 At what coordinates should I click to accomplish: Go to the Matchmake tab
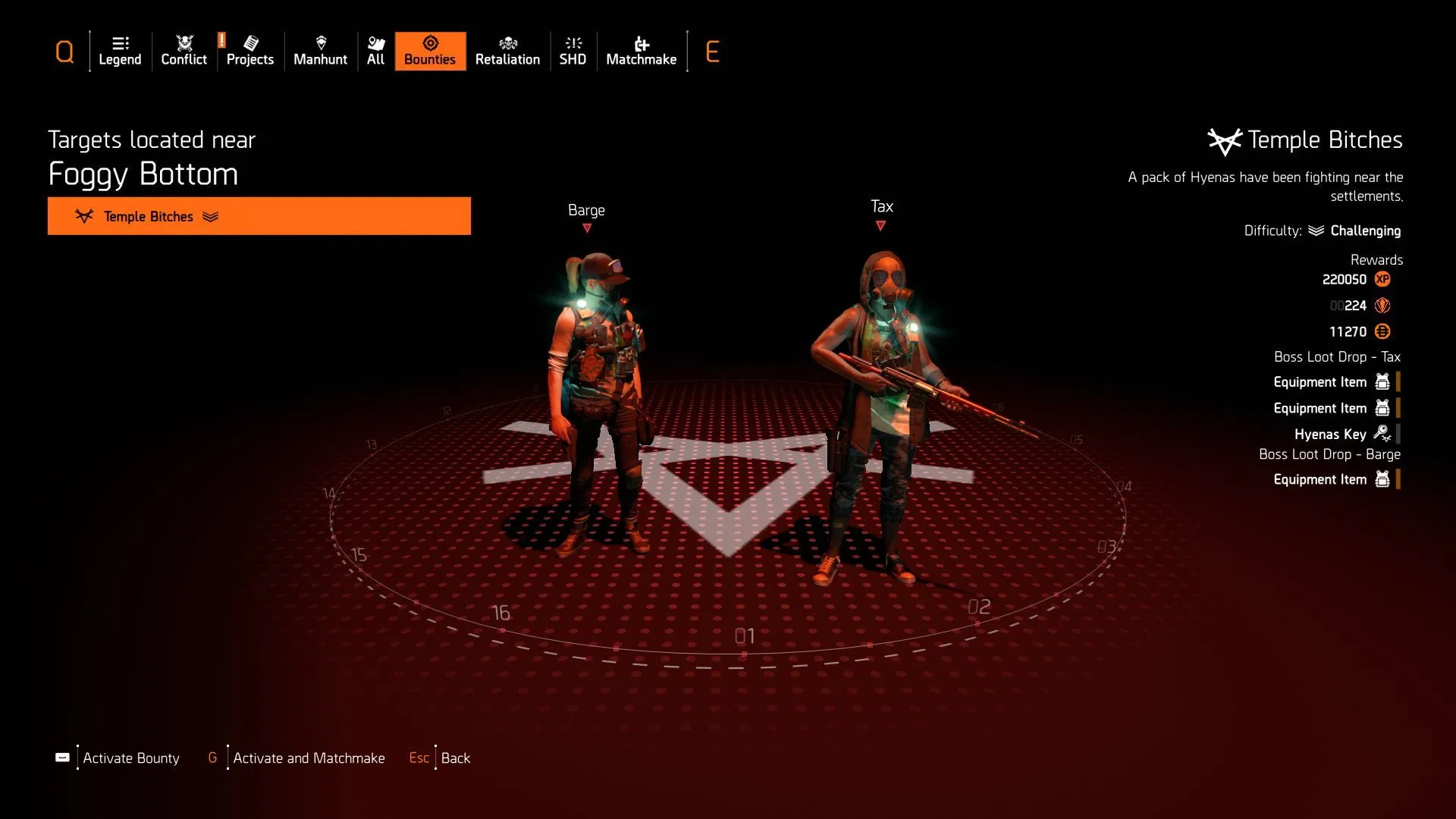(x=641, y=52)
